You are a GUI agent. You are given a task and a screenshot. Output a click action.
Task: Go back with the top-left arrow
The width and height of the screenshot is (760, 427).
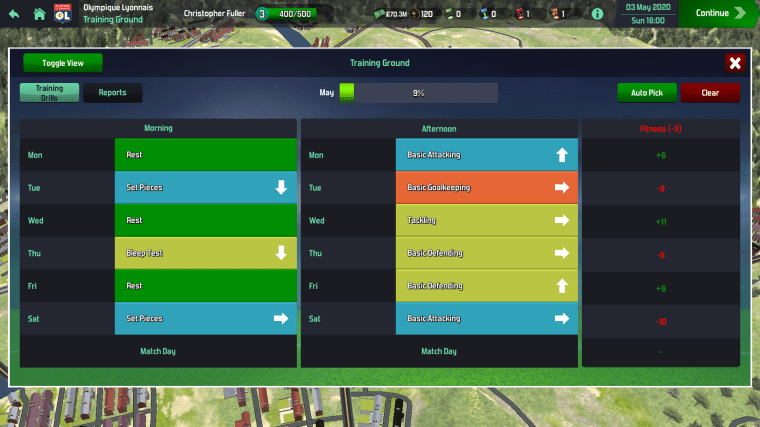[x=14, y=13]
